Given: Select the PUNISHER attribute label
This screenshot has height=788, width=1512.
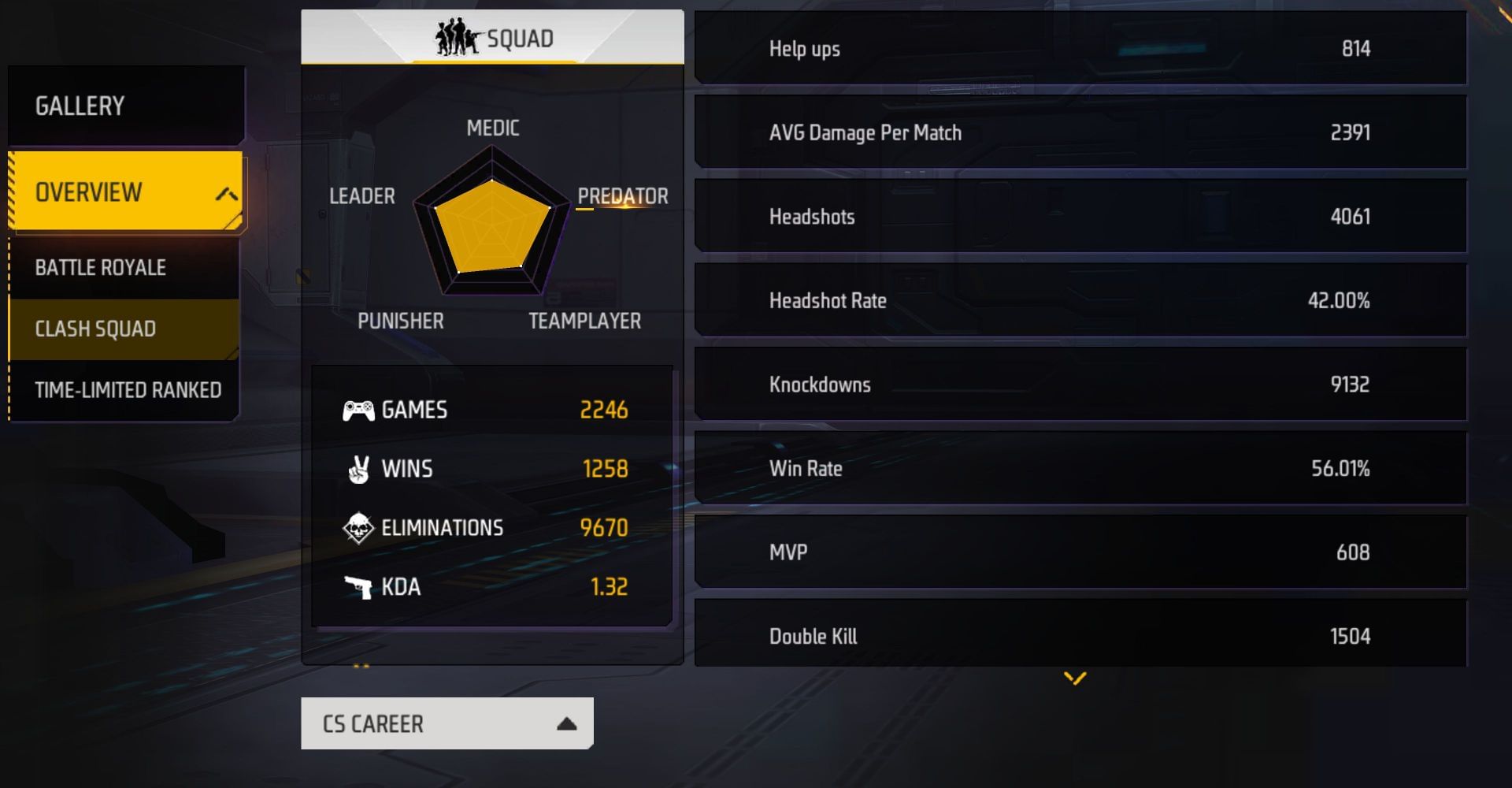Looking at the screenshot, I should point(400,320).
